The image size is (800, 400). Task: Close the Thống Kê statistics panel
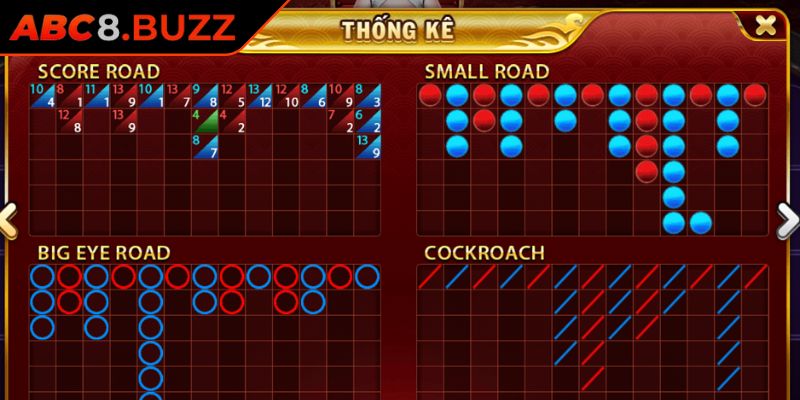click(x=765, y=26)
